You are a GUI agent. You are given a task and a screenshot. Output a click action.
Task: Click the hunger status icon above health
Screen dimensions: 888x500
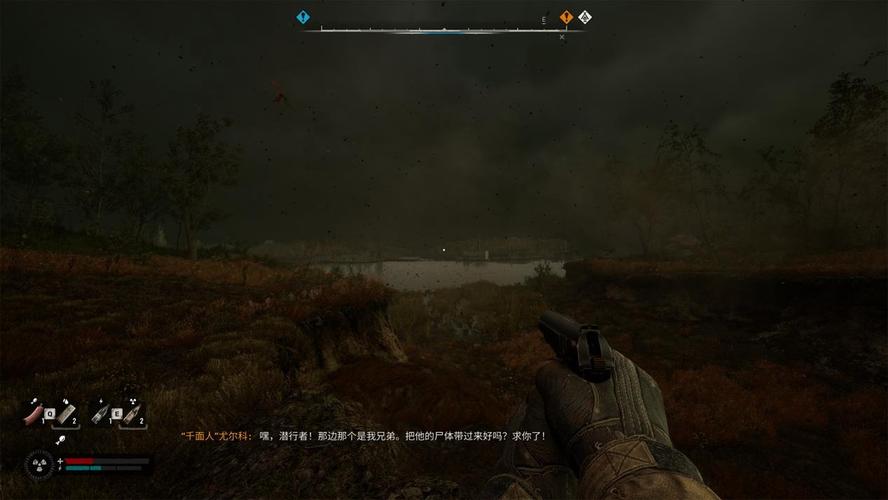click(61, 438)
